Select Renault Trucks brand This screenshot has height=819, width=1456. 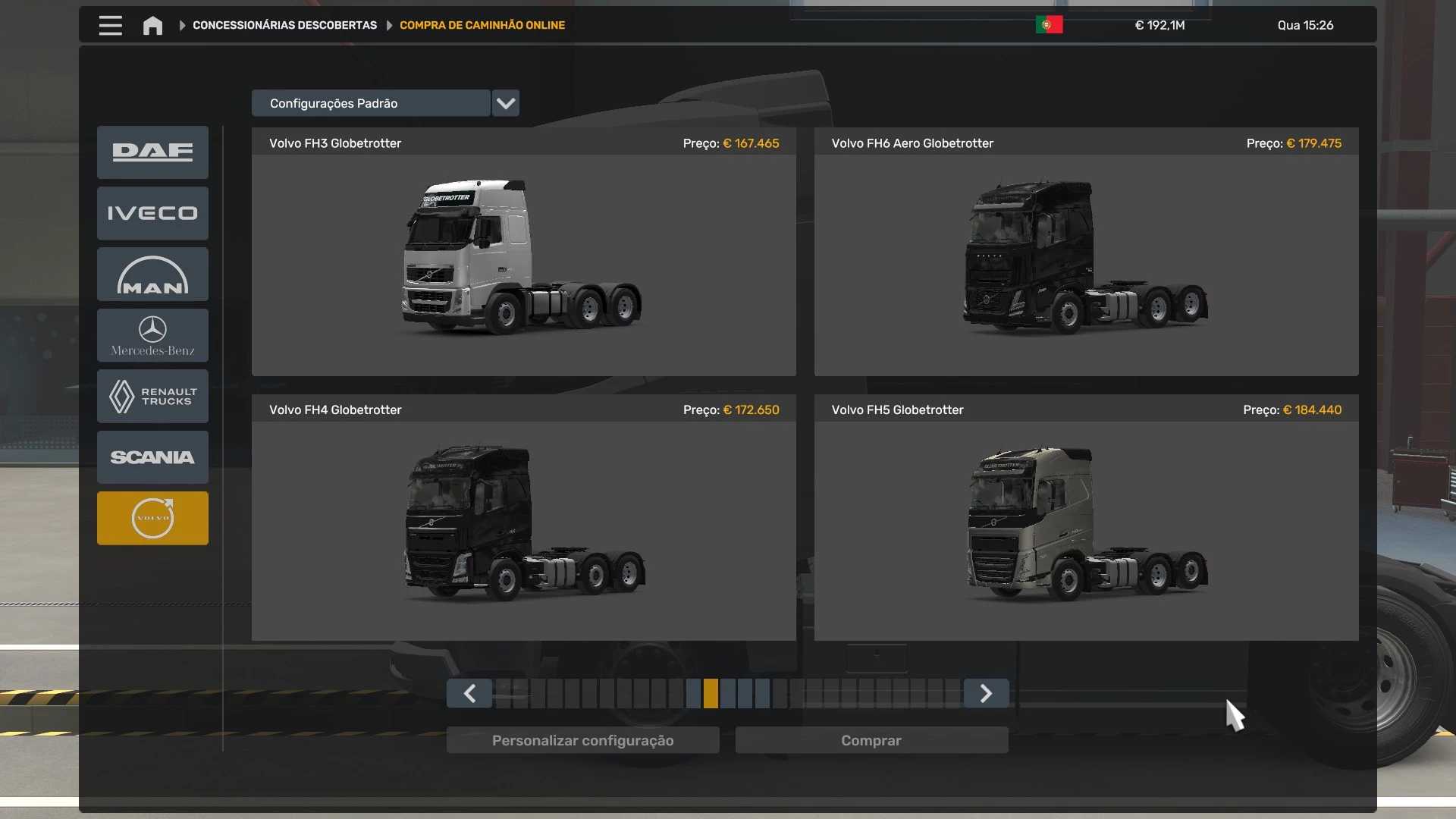[x=152, y=397]
